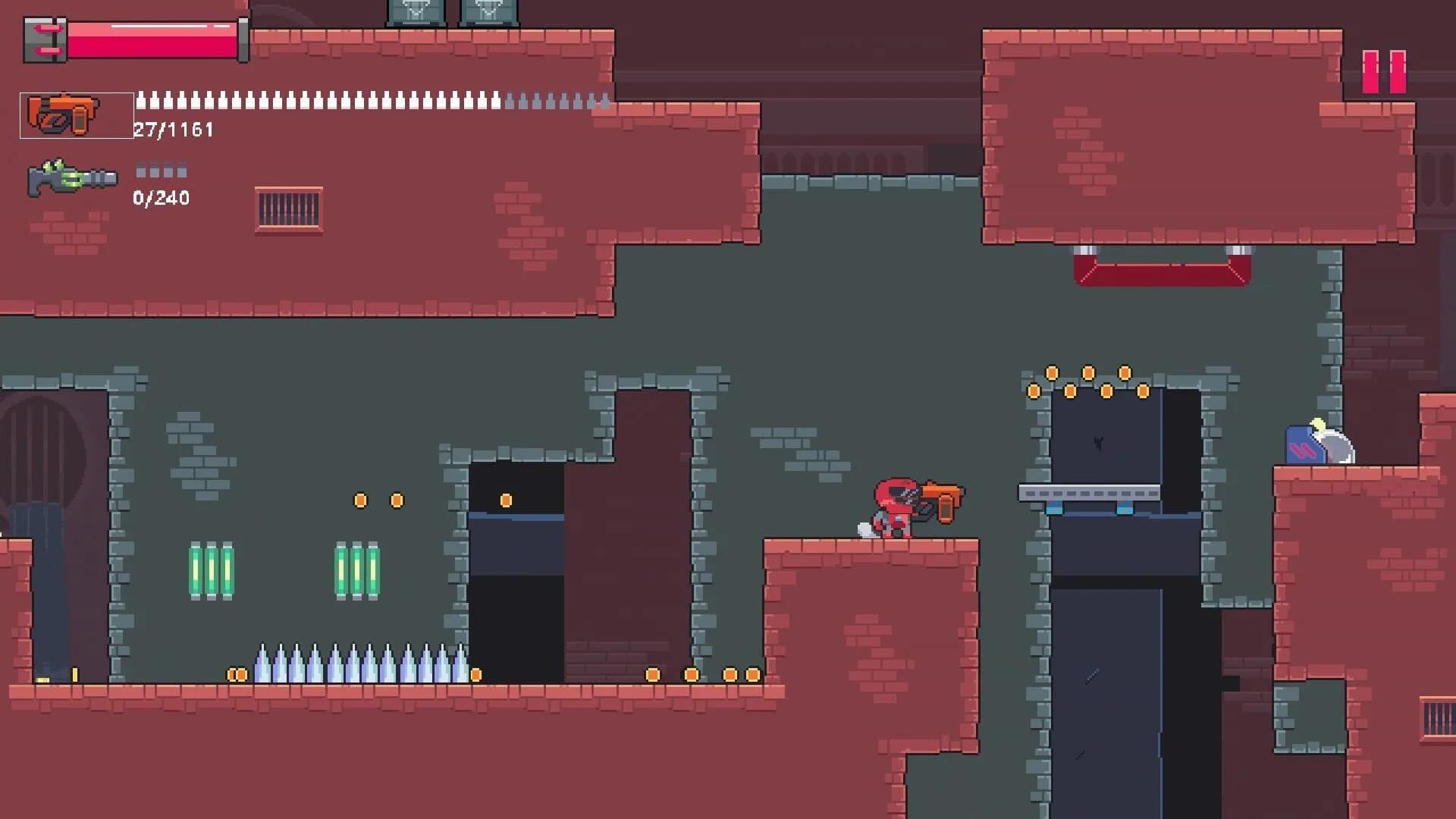Click the pause button in the top-right corner
The image size is (1456, 819).
click(x=1382, y=71)
